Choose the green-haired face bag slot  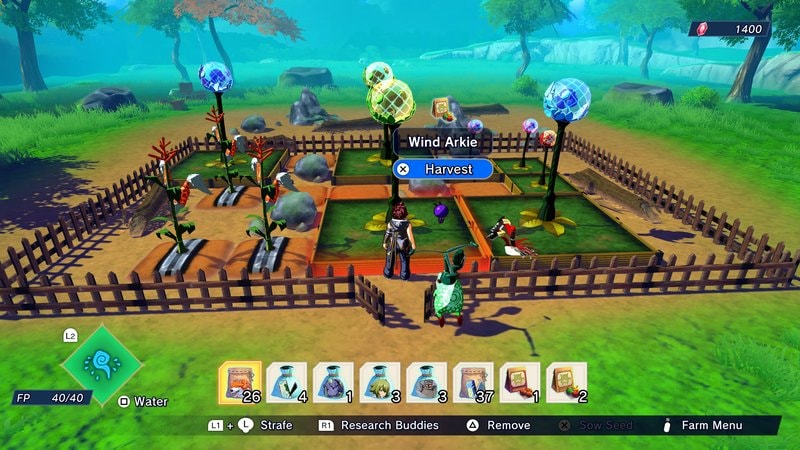pyautogui.click(x=380, y=382)
